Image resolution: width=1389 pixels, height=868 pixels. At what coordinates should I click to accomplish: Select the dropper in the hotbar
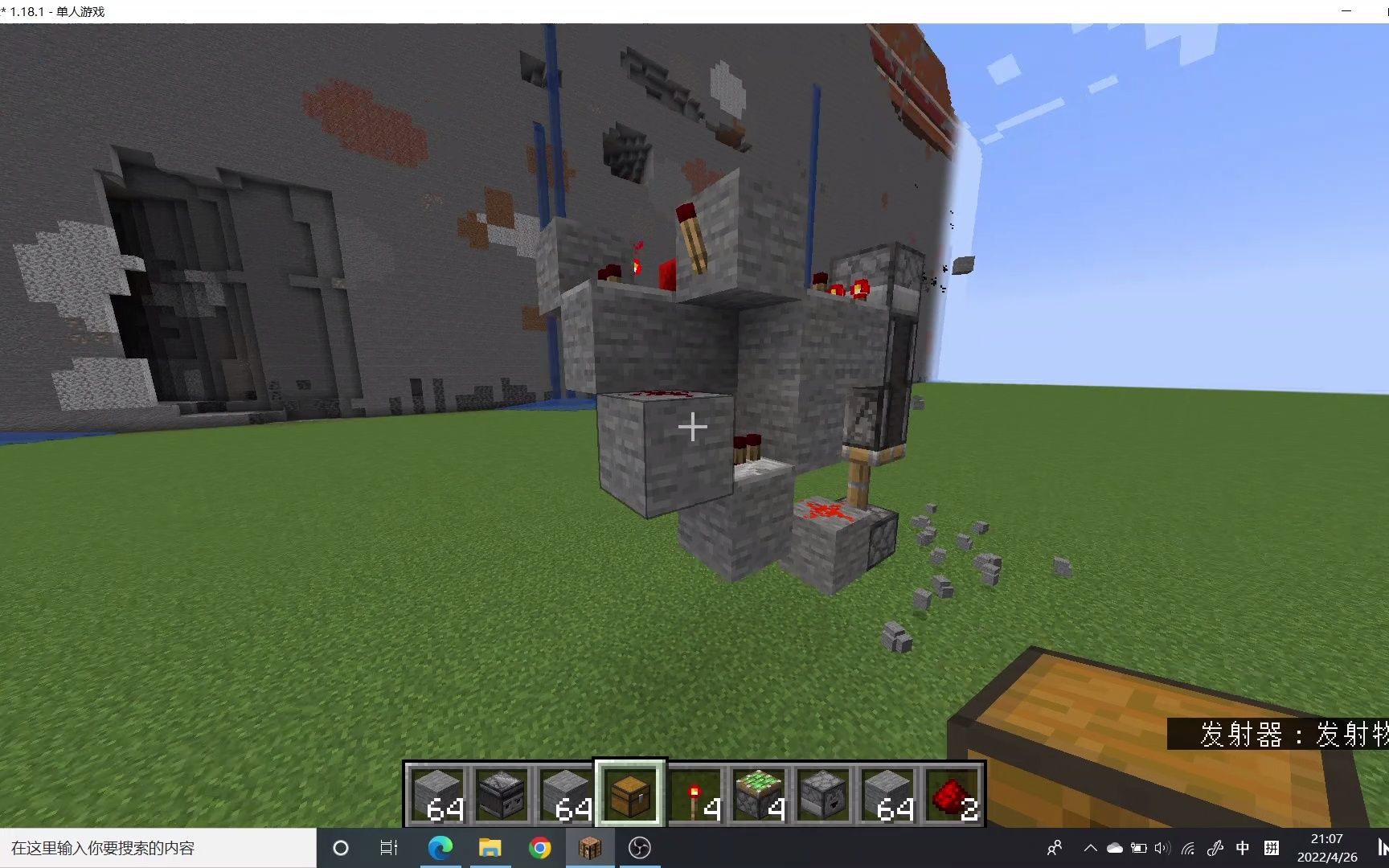[x=822, y=796]
